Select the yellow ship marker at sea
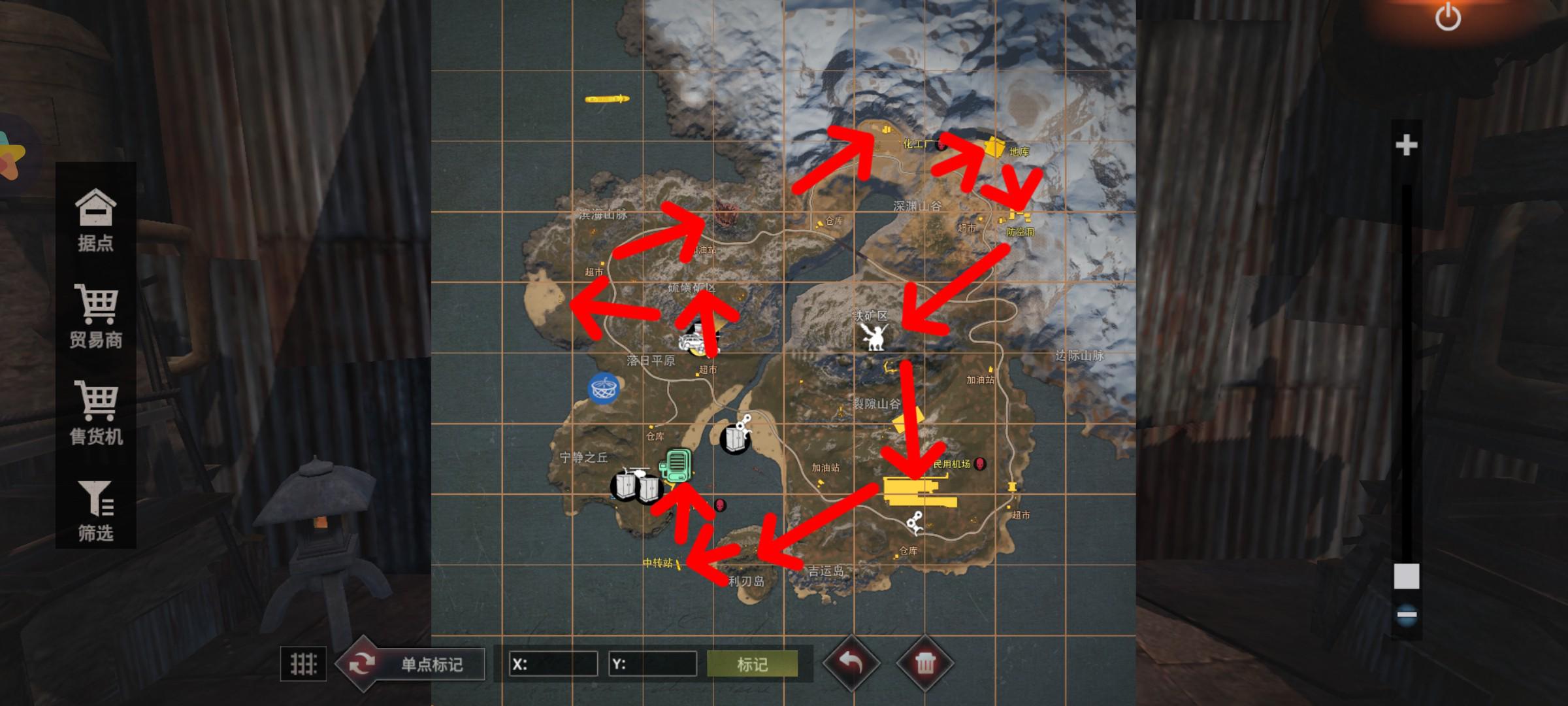Screen dimensions: 1568x706 pos(607,99)
